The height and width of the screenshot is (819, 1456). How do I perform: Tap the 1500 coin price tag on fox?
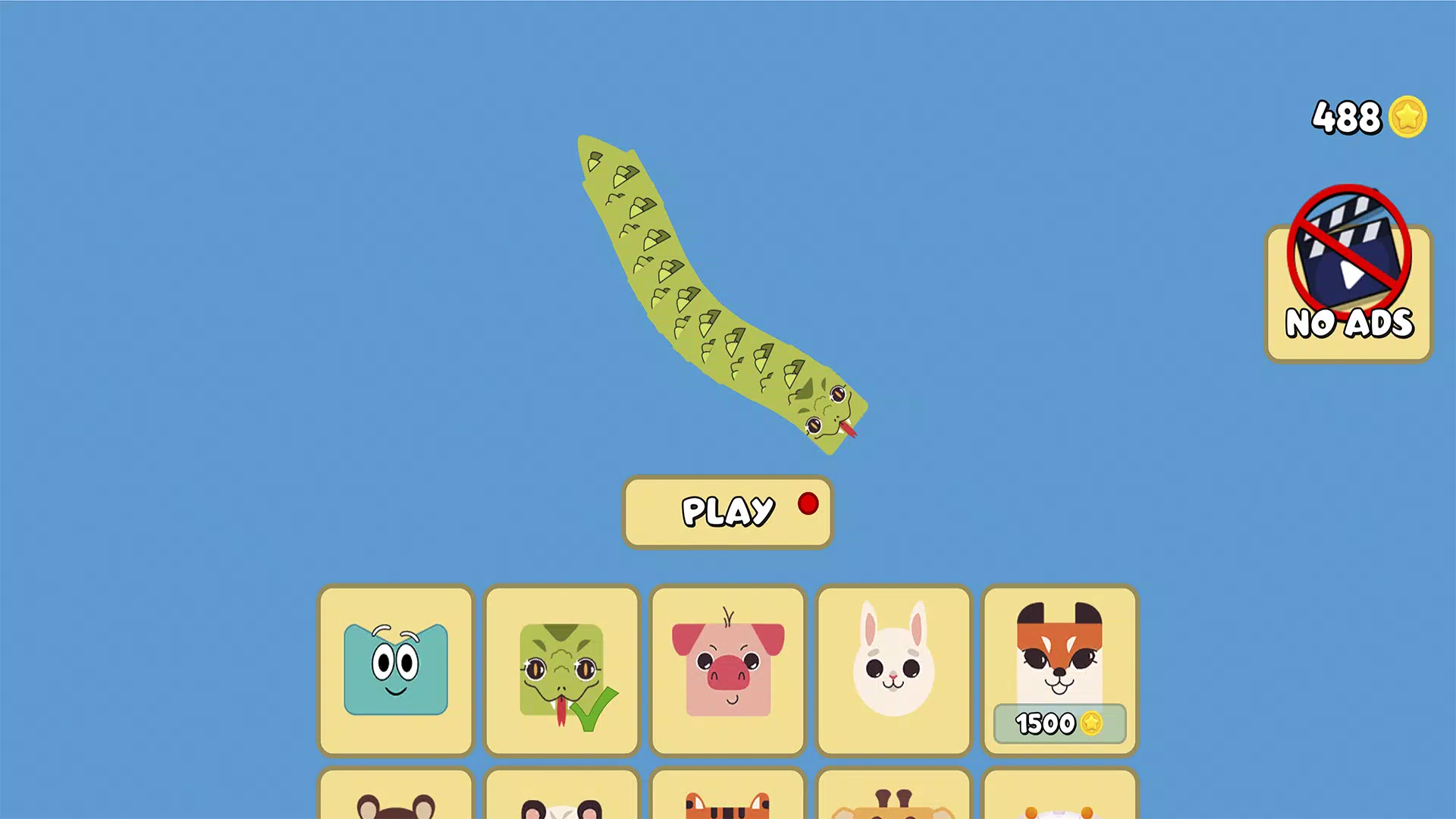point(1059,724)
